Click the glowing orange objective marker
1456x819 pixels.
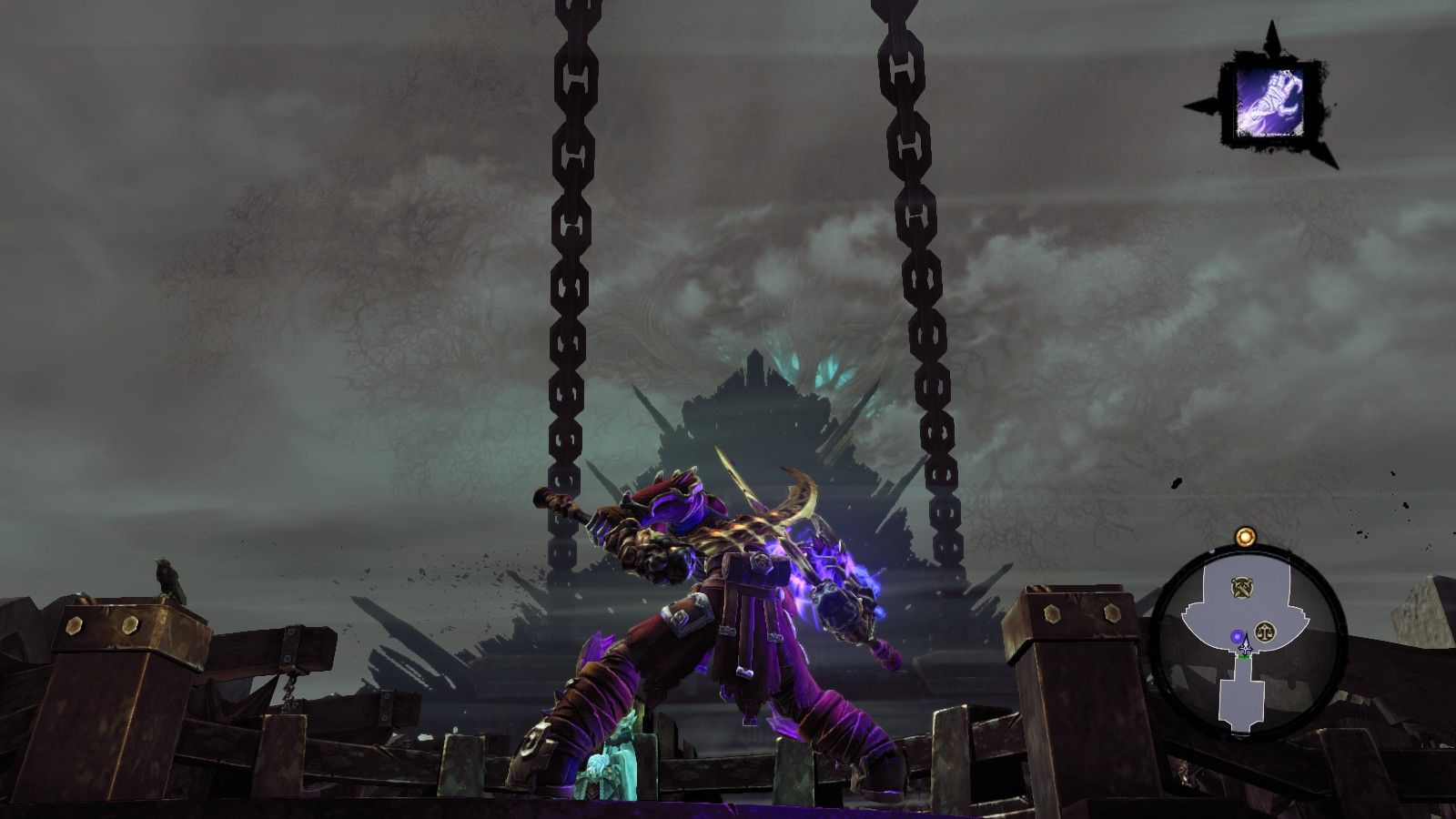tap(1245, 537)
